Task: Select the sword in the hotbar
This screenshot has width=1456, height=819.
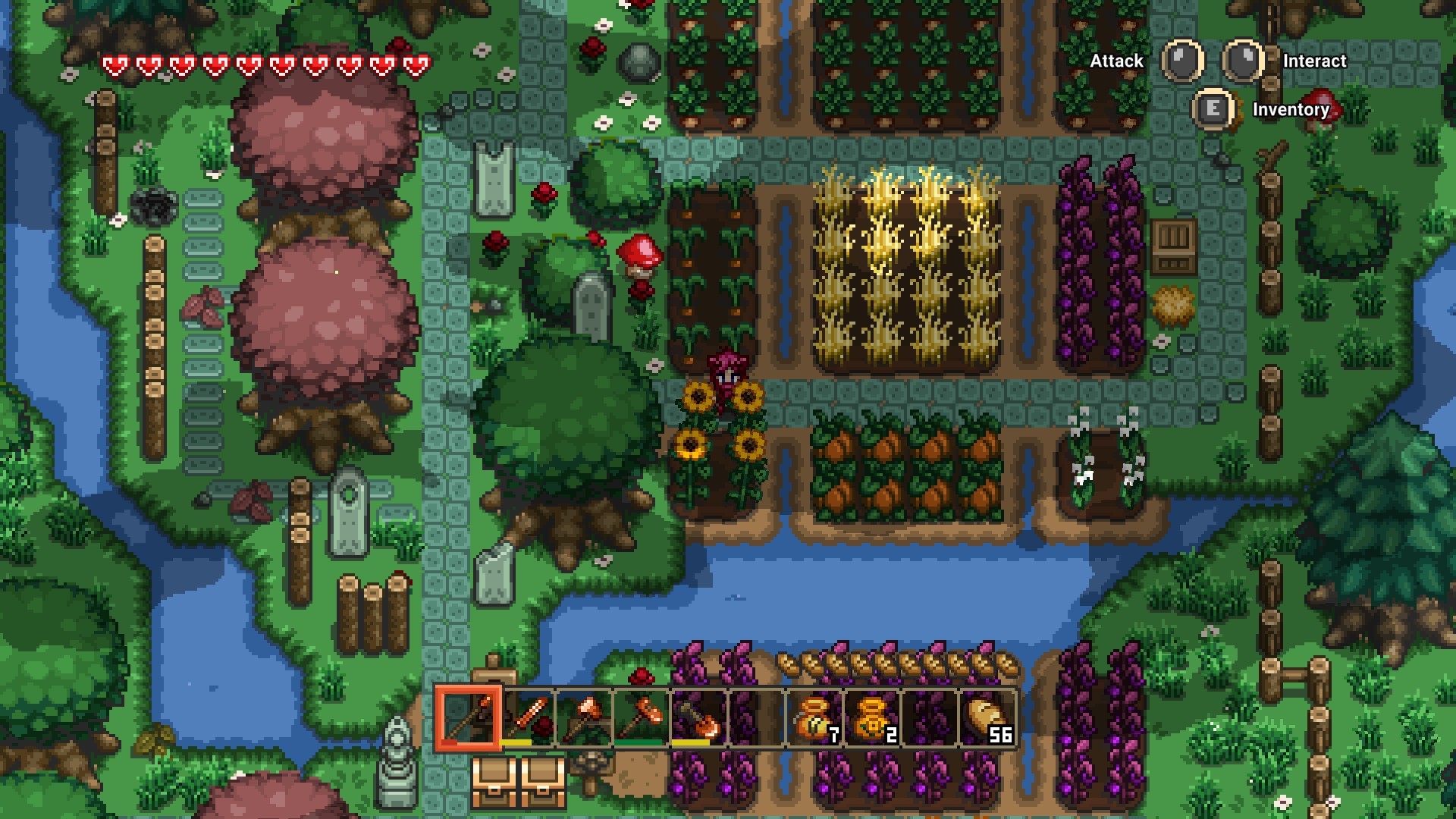Action: point(528,717)
